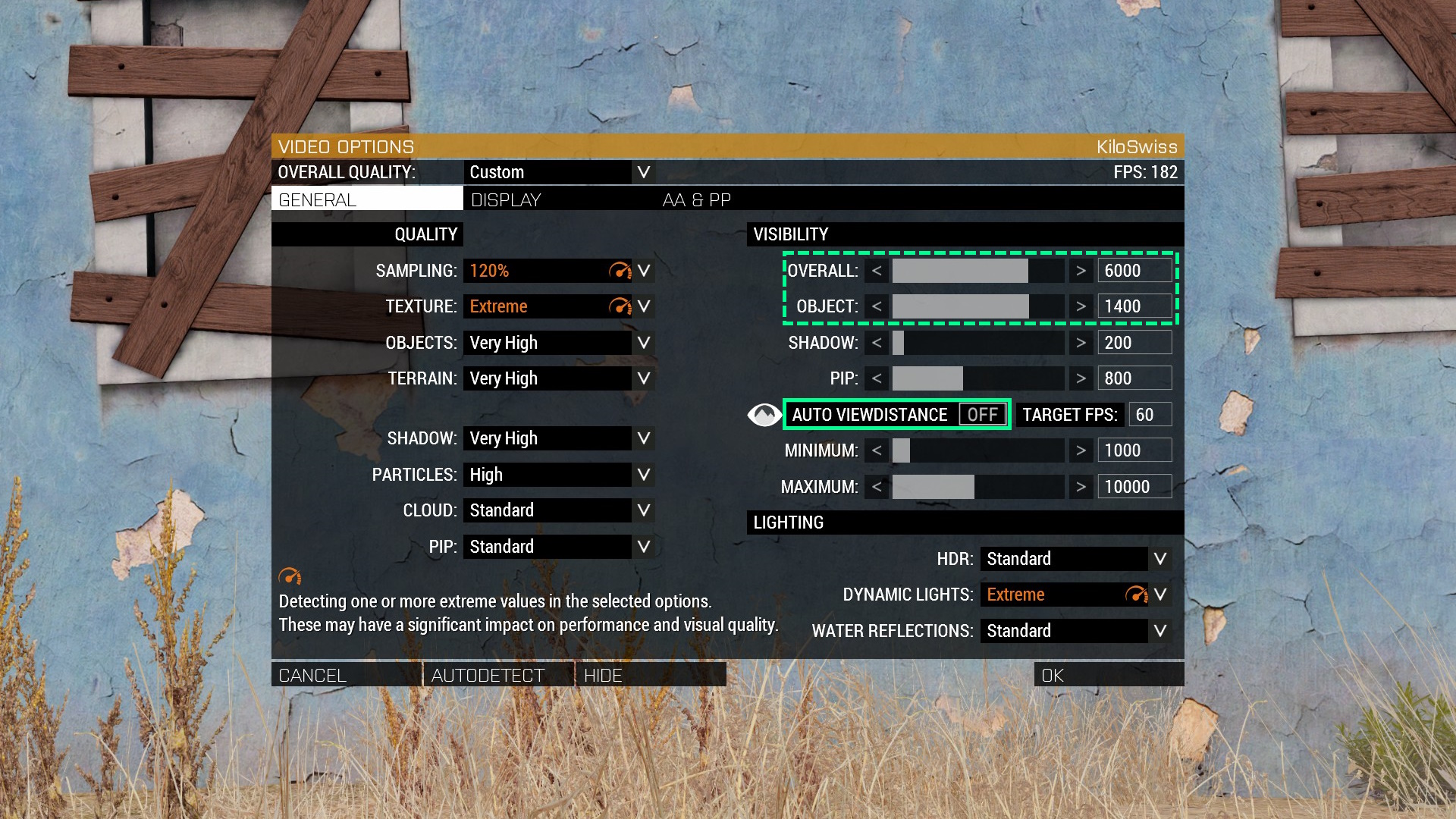This screenshot has height=819, width=1456.
Task: Click the Shadow visibility slider
Action: point(978,343)
